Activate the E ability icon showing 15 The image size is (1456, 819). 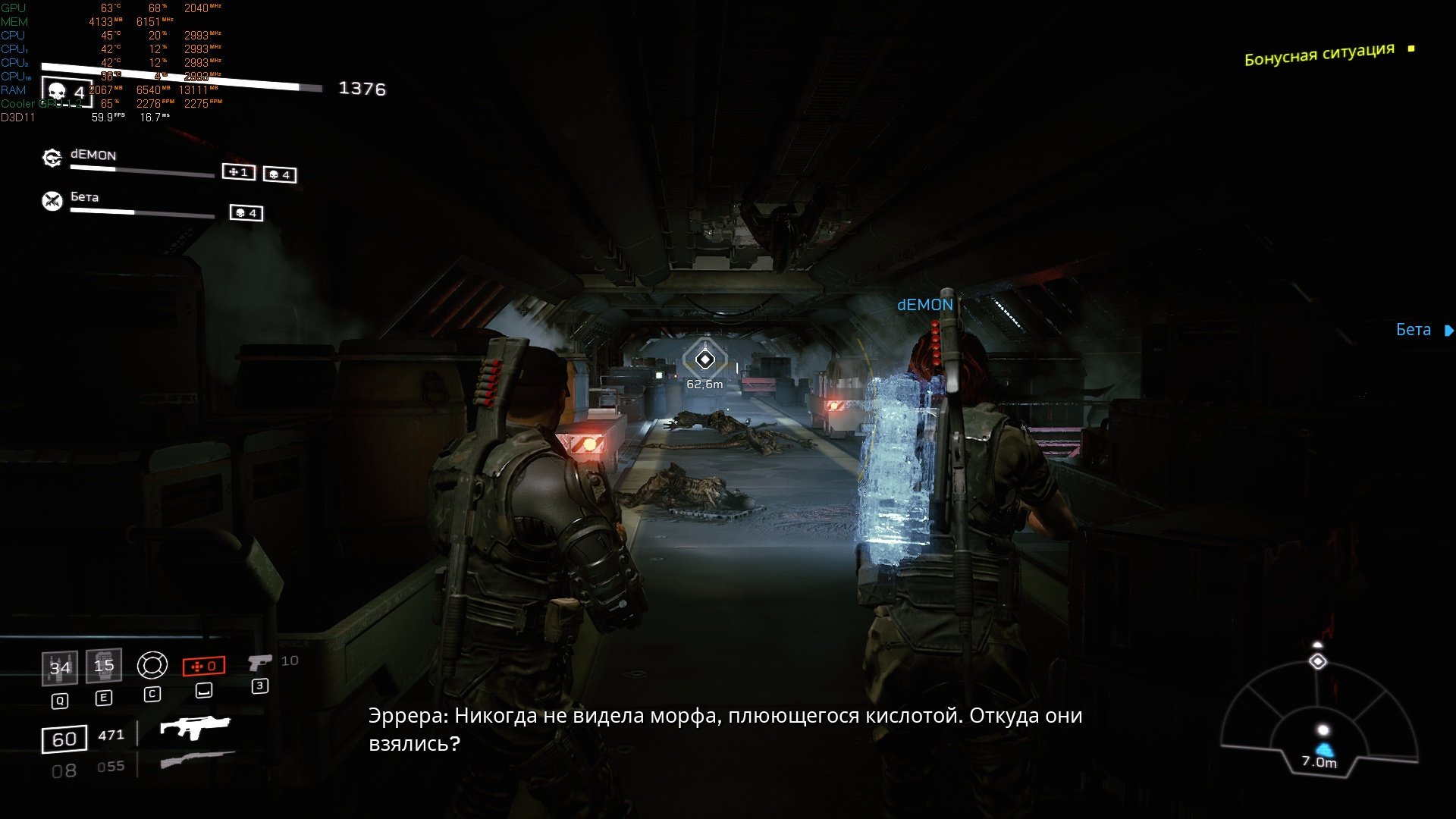[x=104, y=666]
